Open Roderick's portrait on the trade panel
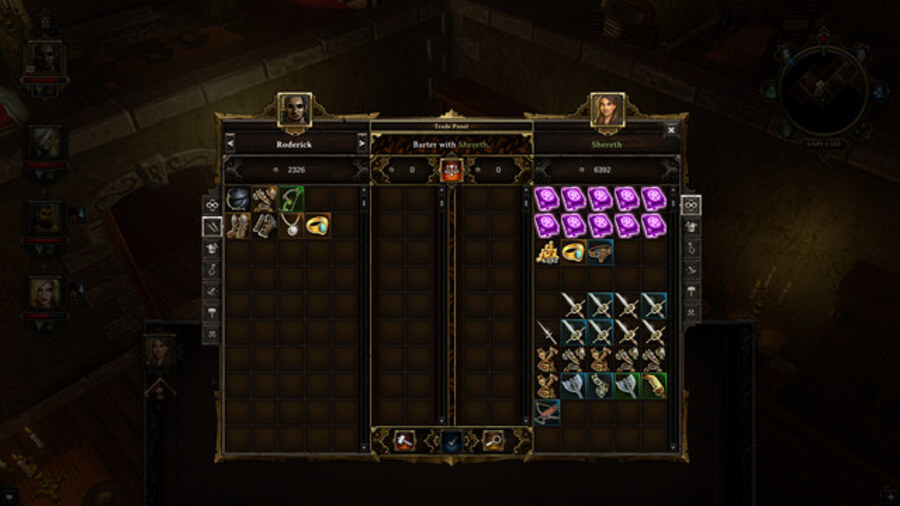 295,109
